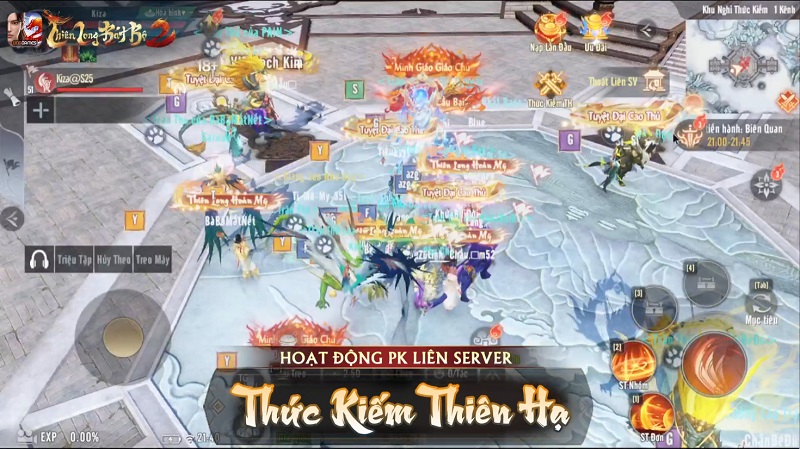Expand the left side panel arrow
This screenshot has width=800, height=449.
[x=11, y=218]
